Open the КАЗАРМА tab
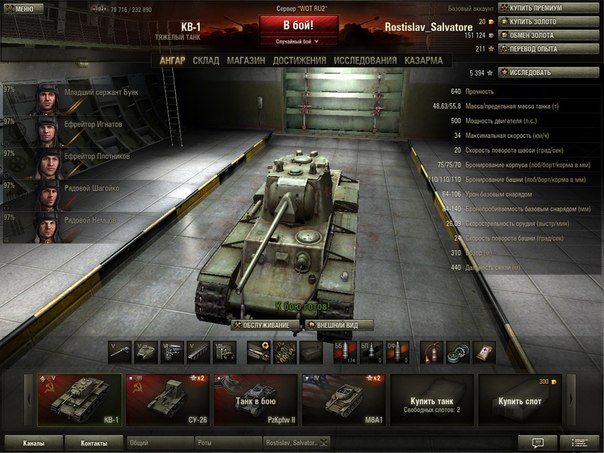This screenshot has width=604, height=453. tap(425, 61)
